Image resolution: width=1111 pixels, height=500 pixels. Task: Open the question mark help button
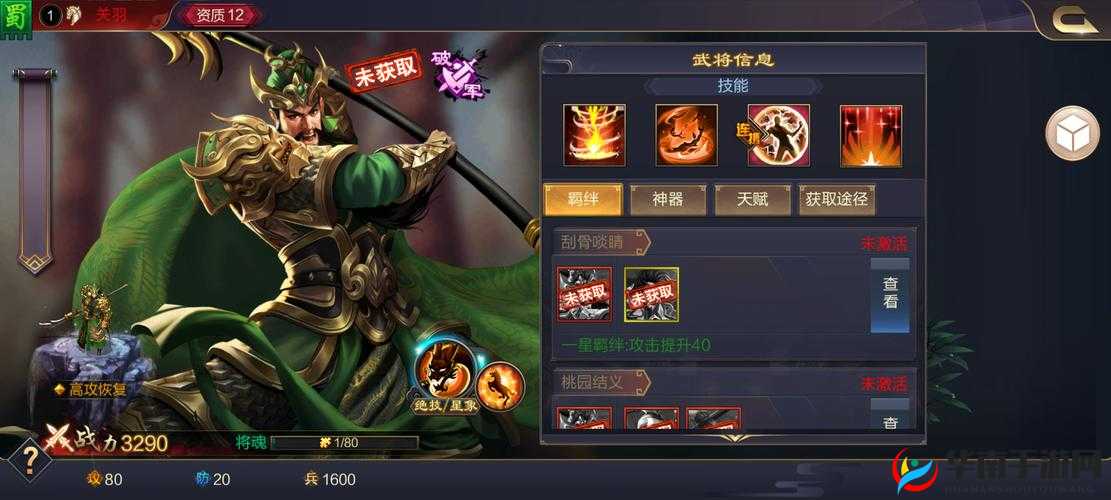click(30, 460)
